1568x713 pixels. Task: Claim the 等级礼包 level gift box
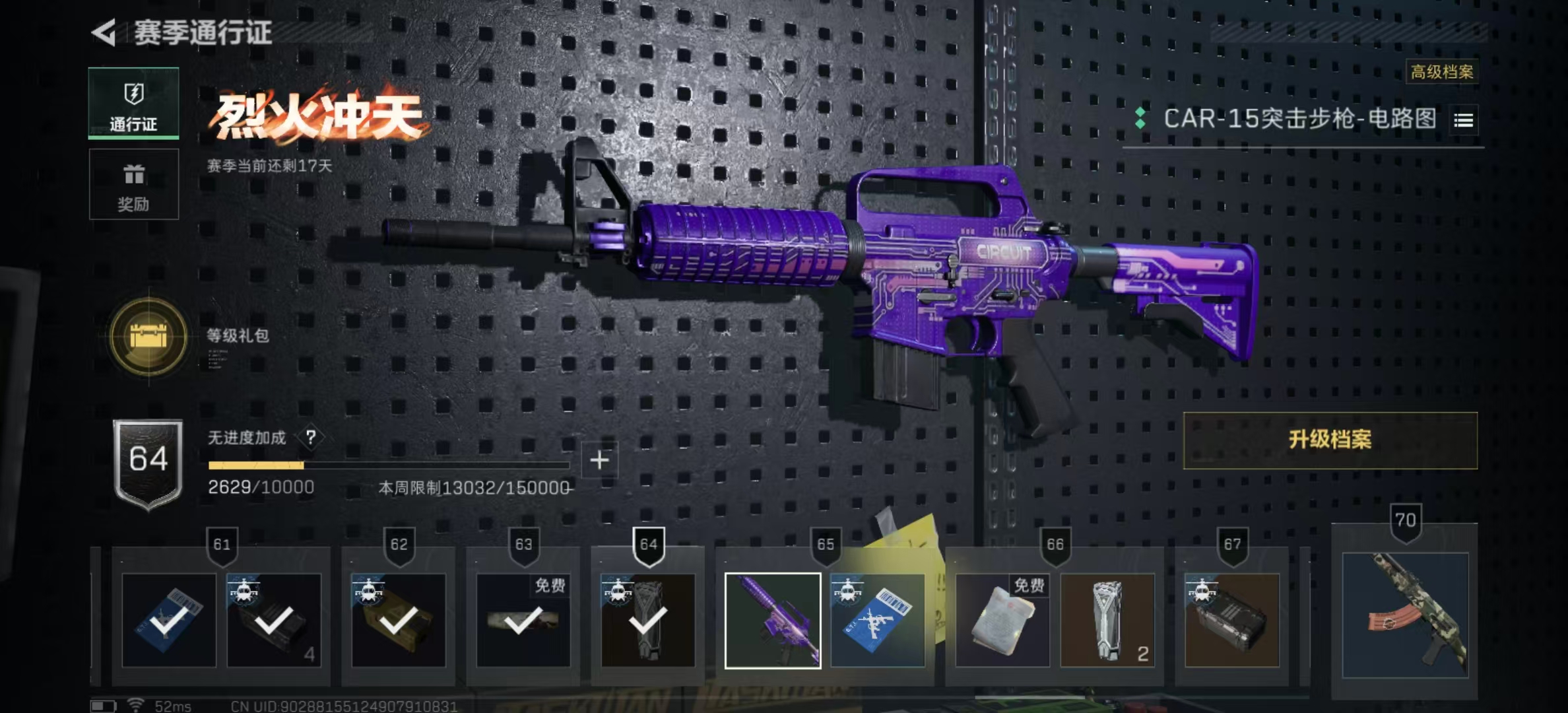point(148,337)
